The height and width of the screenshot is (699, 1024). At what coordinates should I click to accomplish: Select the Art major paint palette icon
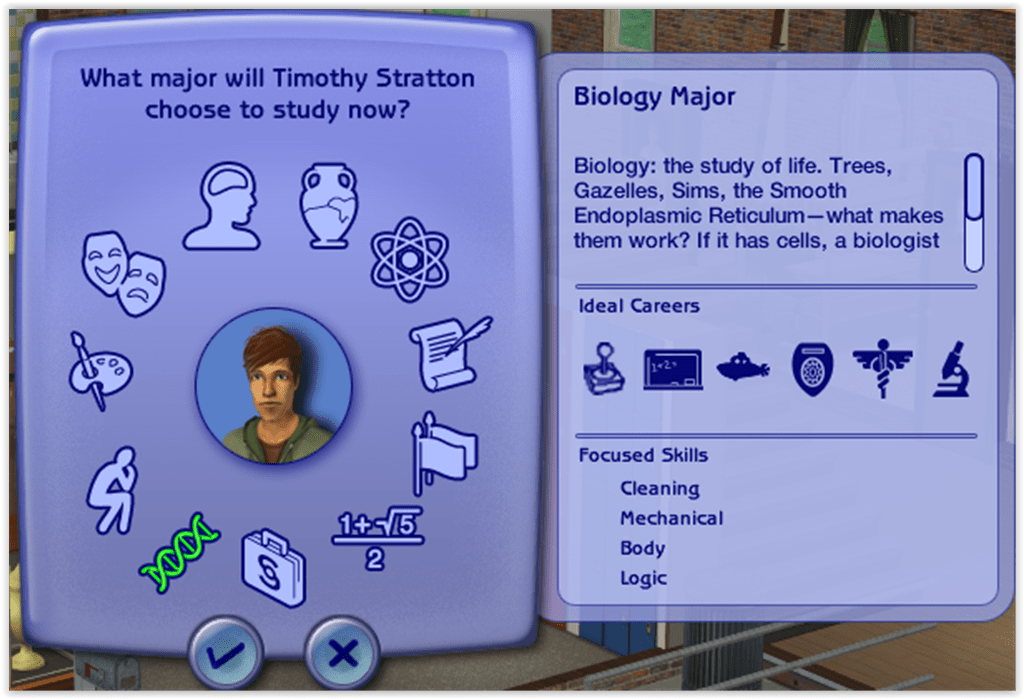[x=99, y=370]
